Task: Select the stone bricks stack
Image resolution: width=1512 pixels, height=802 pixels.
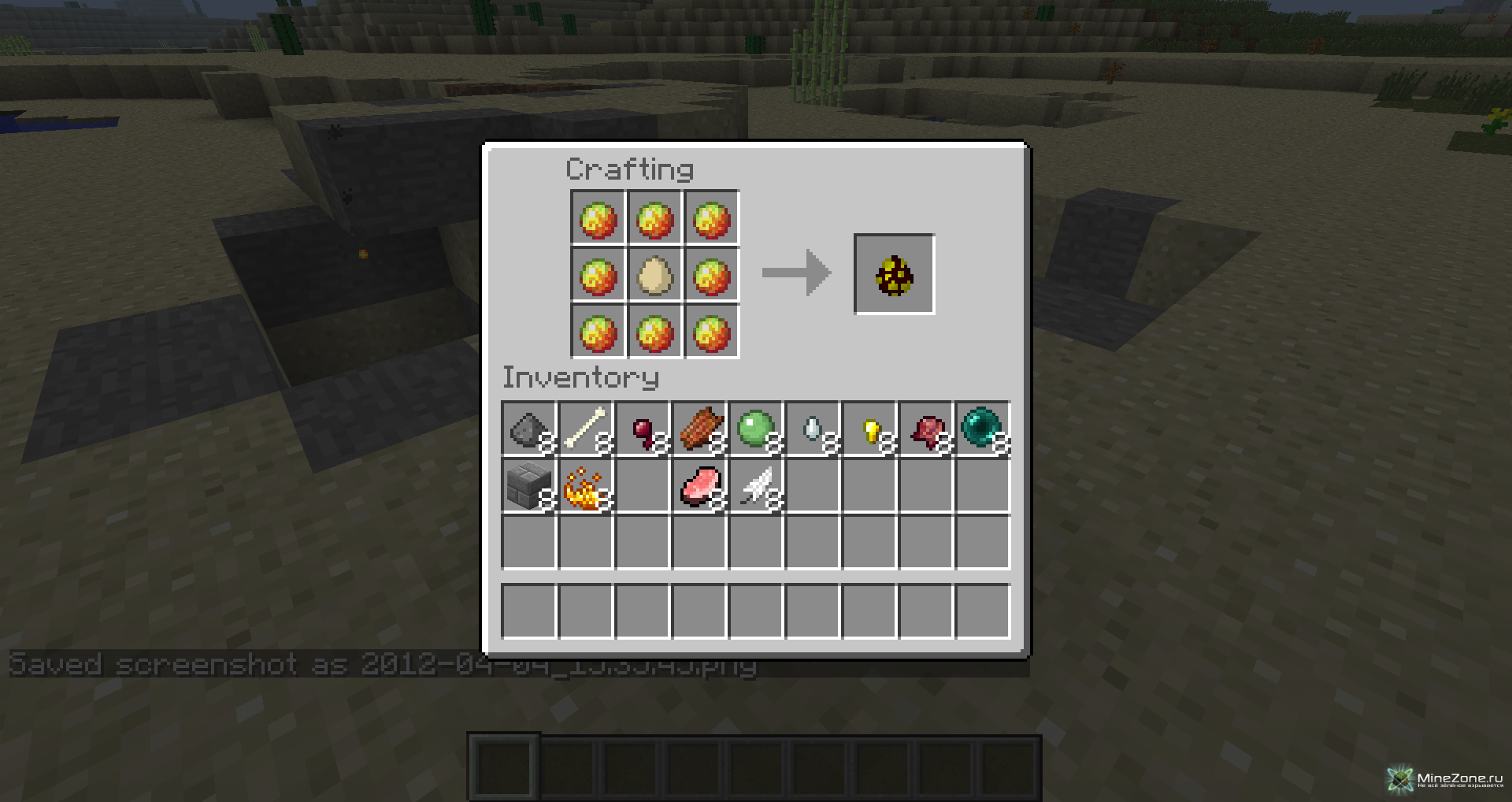Action: 528,486
